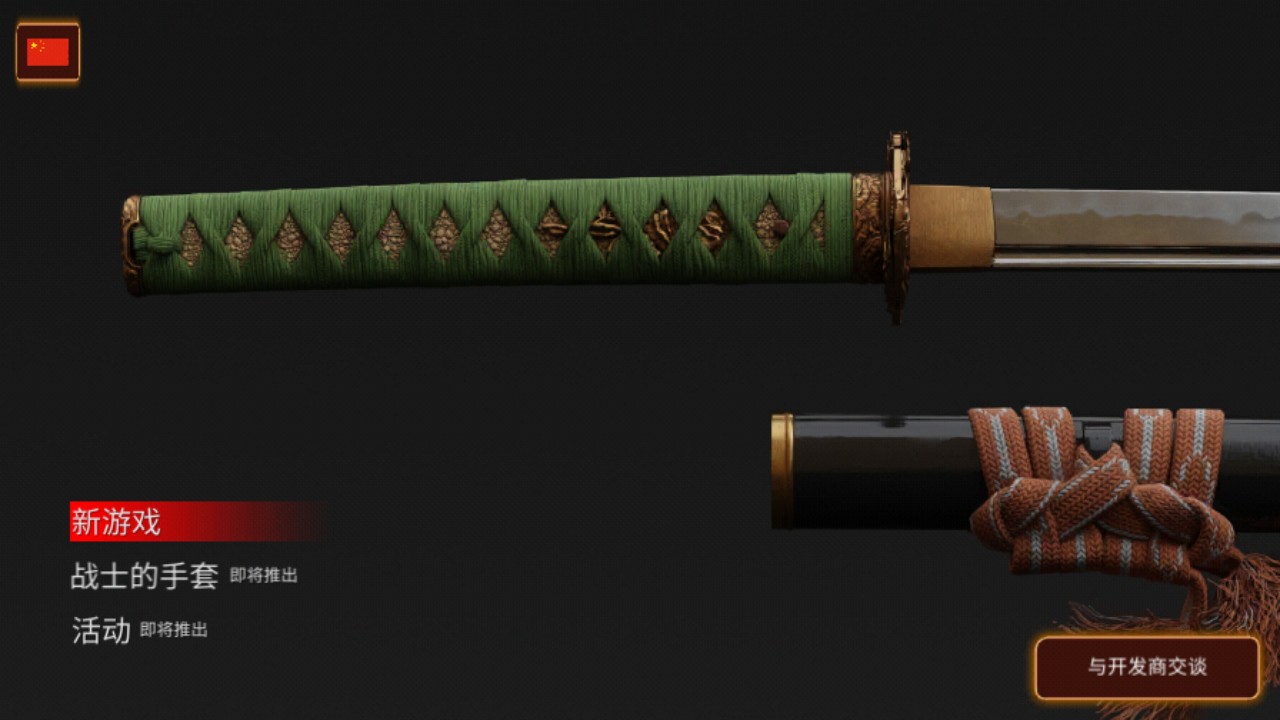Start a new game (新游戏)
The width and height of the screenshot is (1280, 720).
tap(117, 522)
